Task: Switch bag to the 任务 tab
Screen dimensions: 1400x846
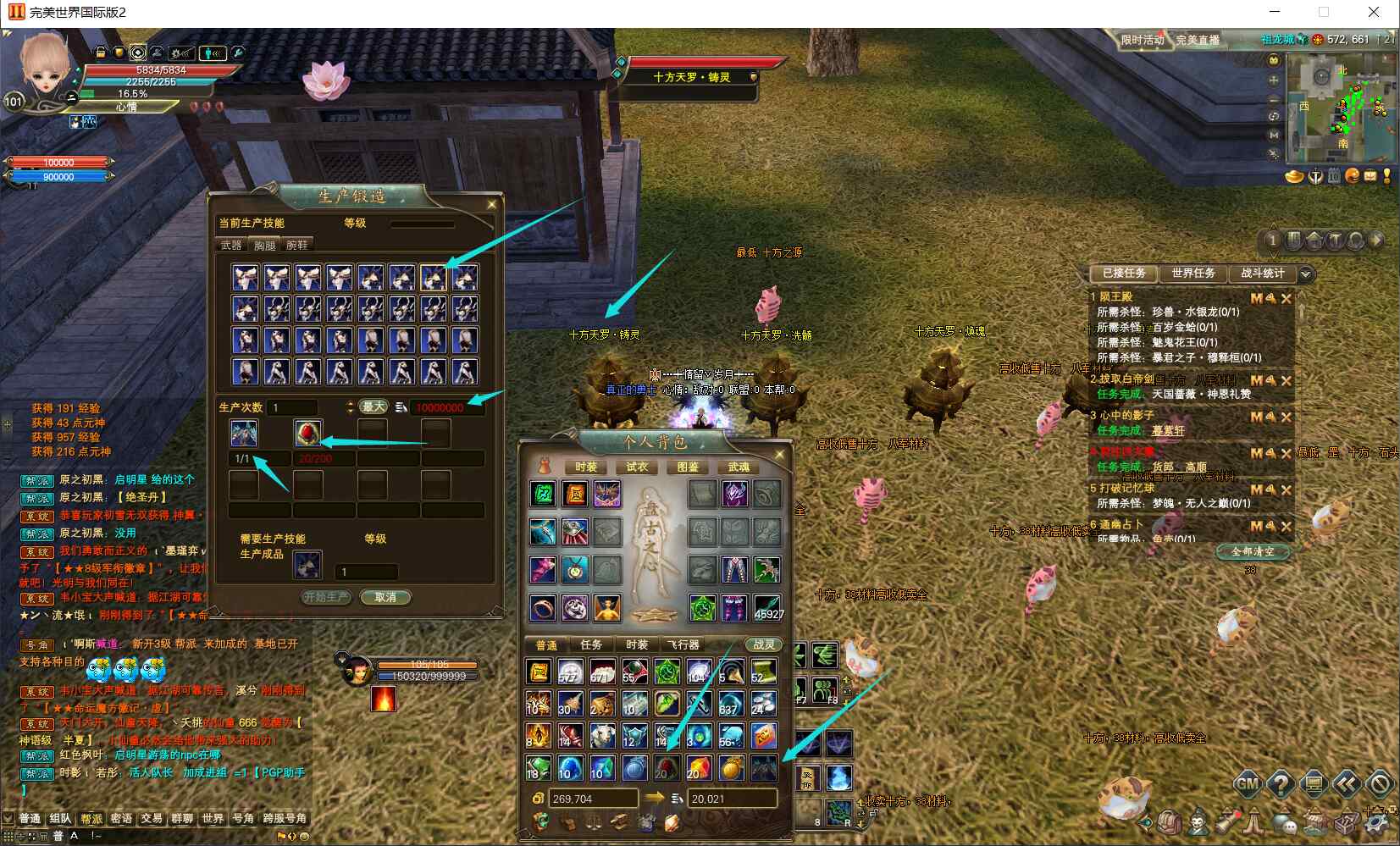Action: coord(591,644)
